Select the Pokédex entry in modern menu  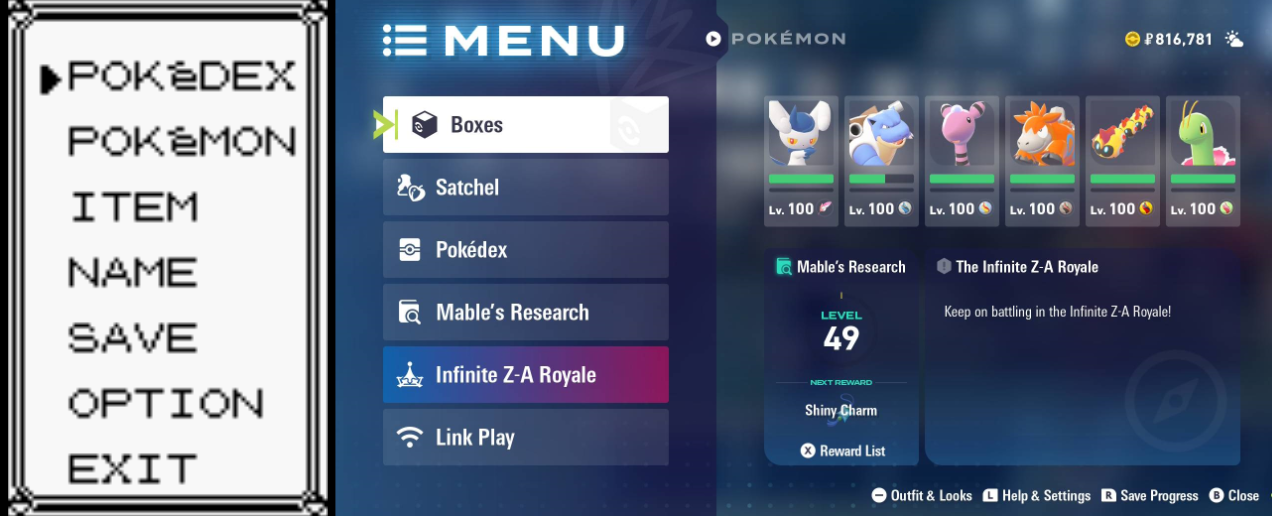pyautogui.click(x=525, y=250)
